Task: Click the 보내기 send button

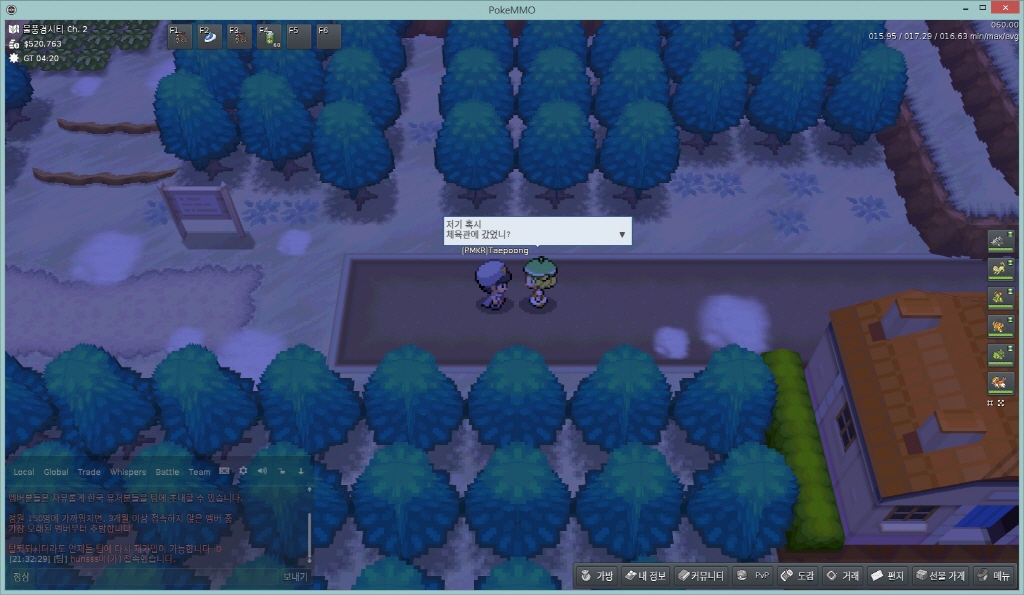Action: (x=295, y=577)
